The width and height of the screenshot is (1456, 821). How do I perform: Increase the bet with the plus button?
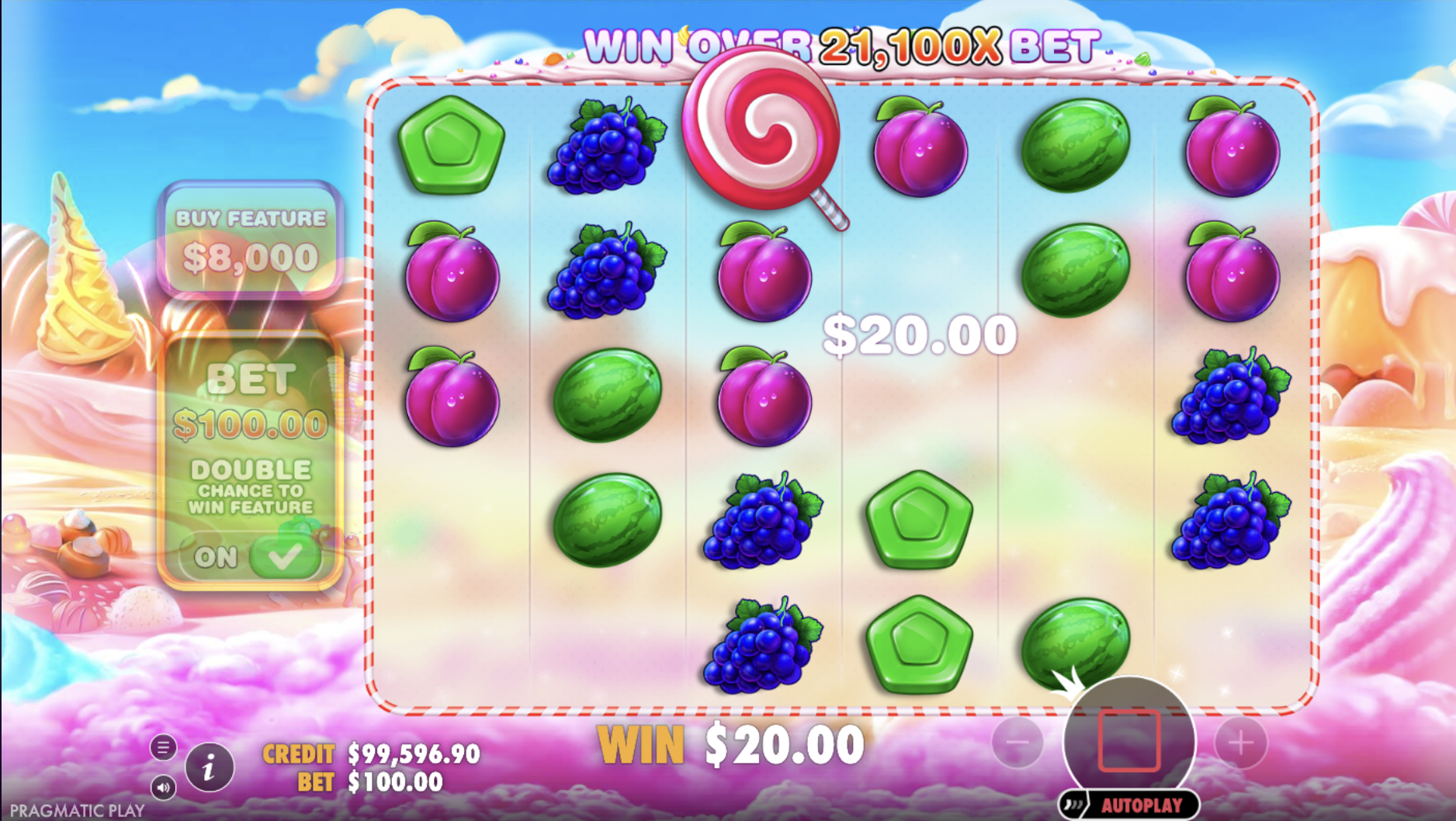[1239, 743]
